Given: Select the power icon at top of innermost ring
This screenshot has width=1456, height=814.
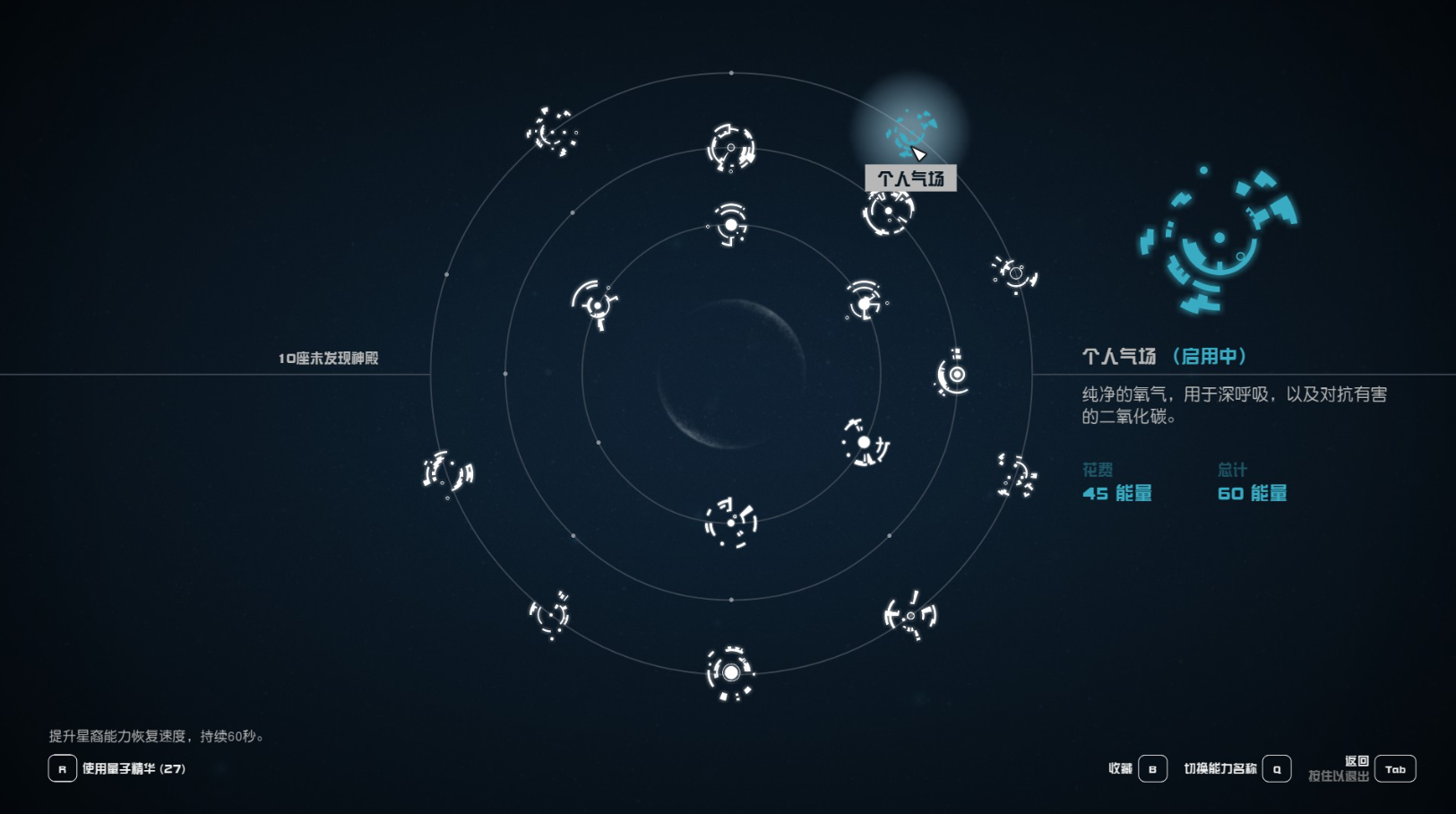Looking at the screenshot, I should click(x=730, y=224).
